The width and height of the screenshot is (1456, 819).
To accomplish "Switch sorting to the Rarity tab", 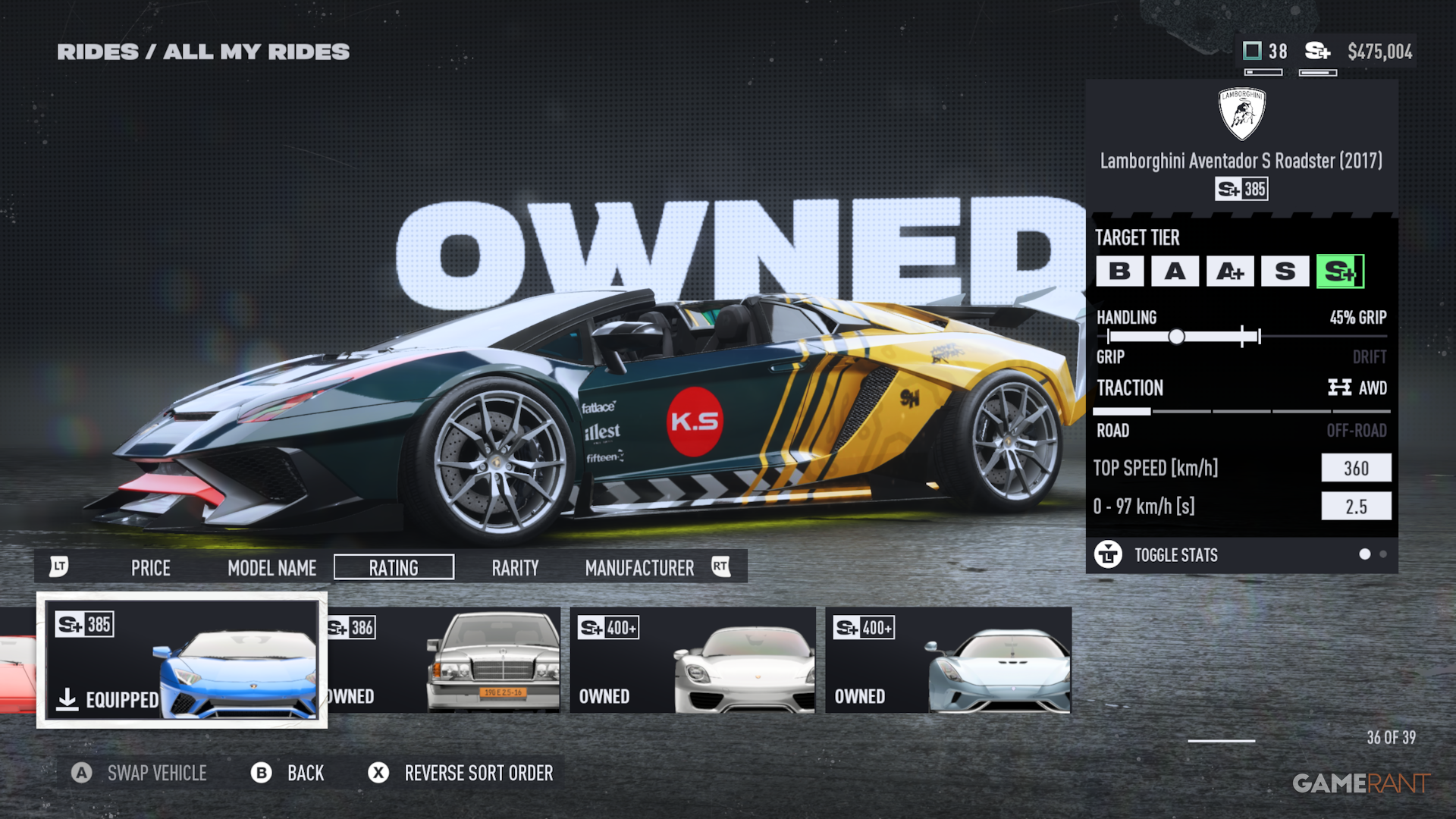I will pyautogui.click(x=515, y=567).
